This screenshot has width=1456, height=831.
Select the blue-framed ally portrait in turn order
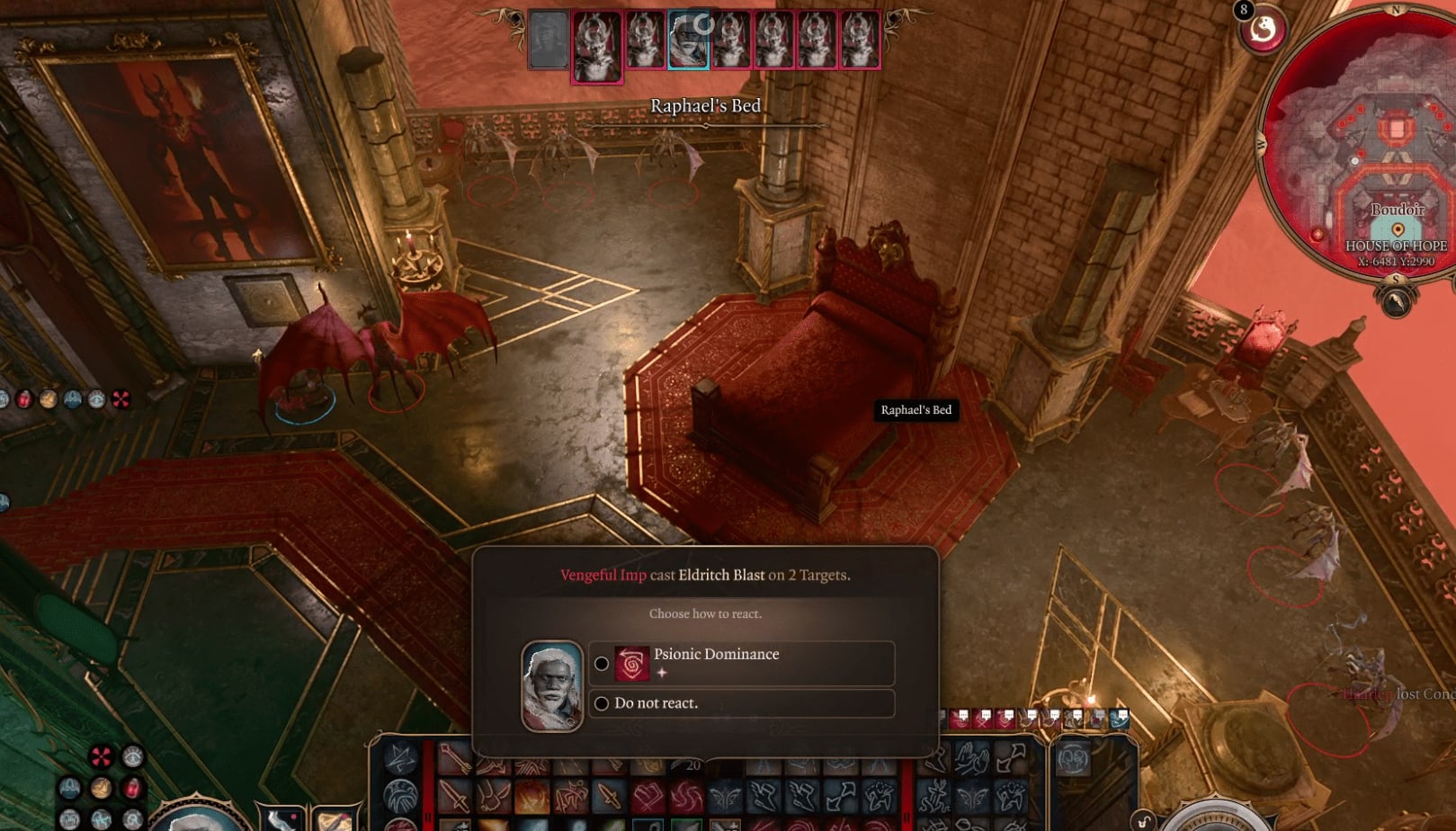coord(688,40)
